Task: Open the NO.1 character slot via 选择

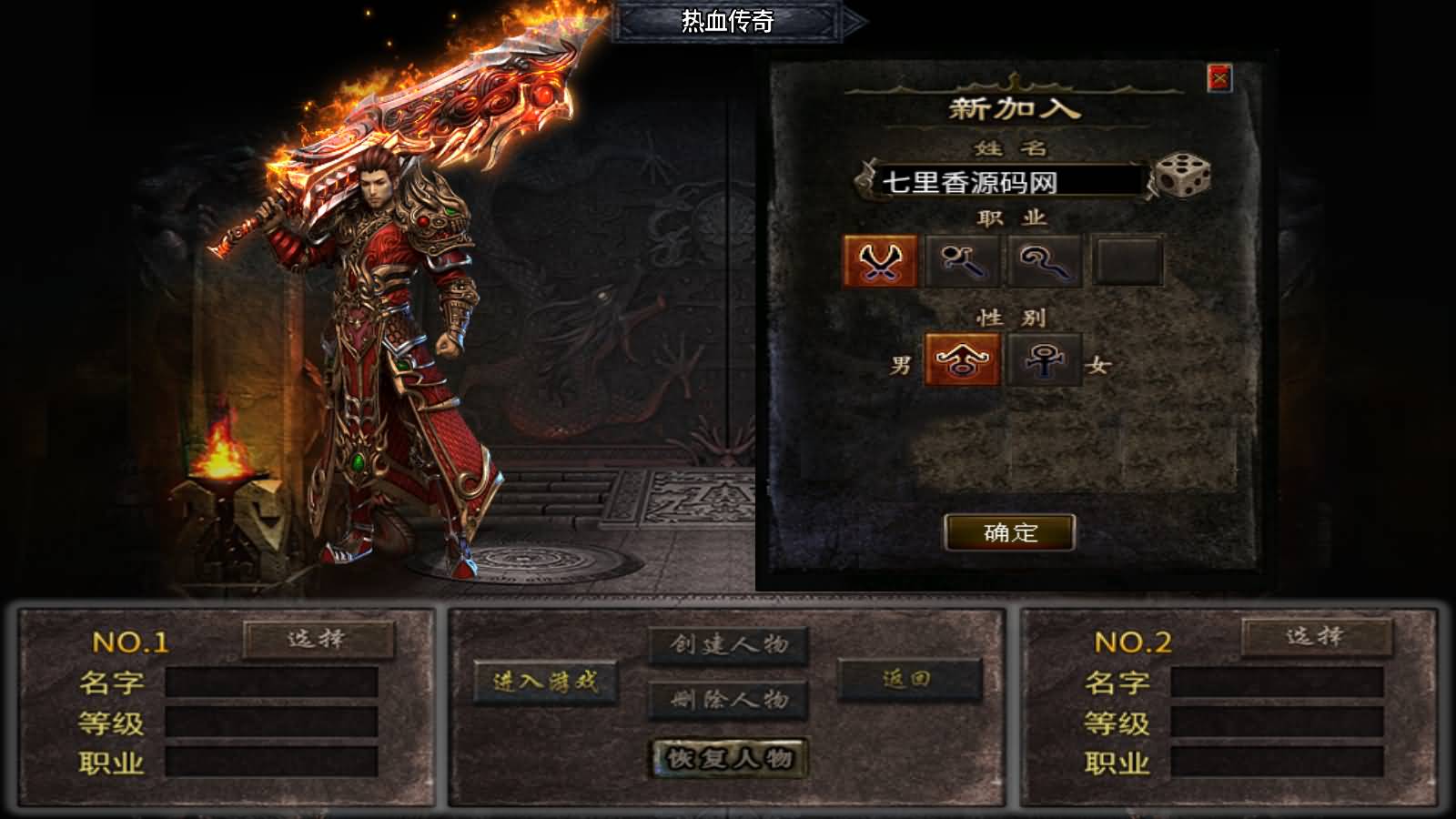Action: (319, 640)
